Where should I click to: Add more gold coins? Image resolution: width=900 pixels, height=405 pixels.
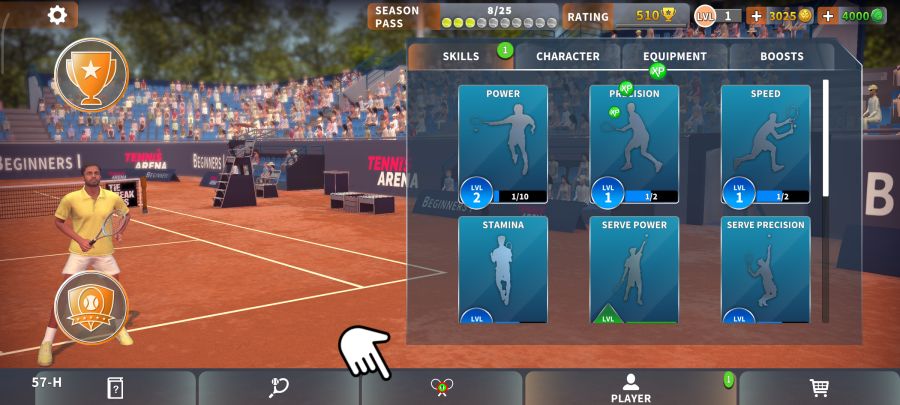[756, 16]
